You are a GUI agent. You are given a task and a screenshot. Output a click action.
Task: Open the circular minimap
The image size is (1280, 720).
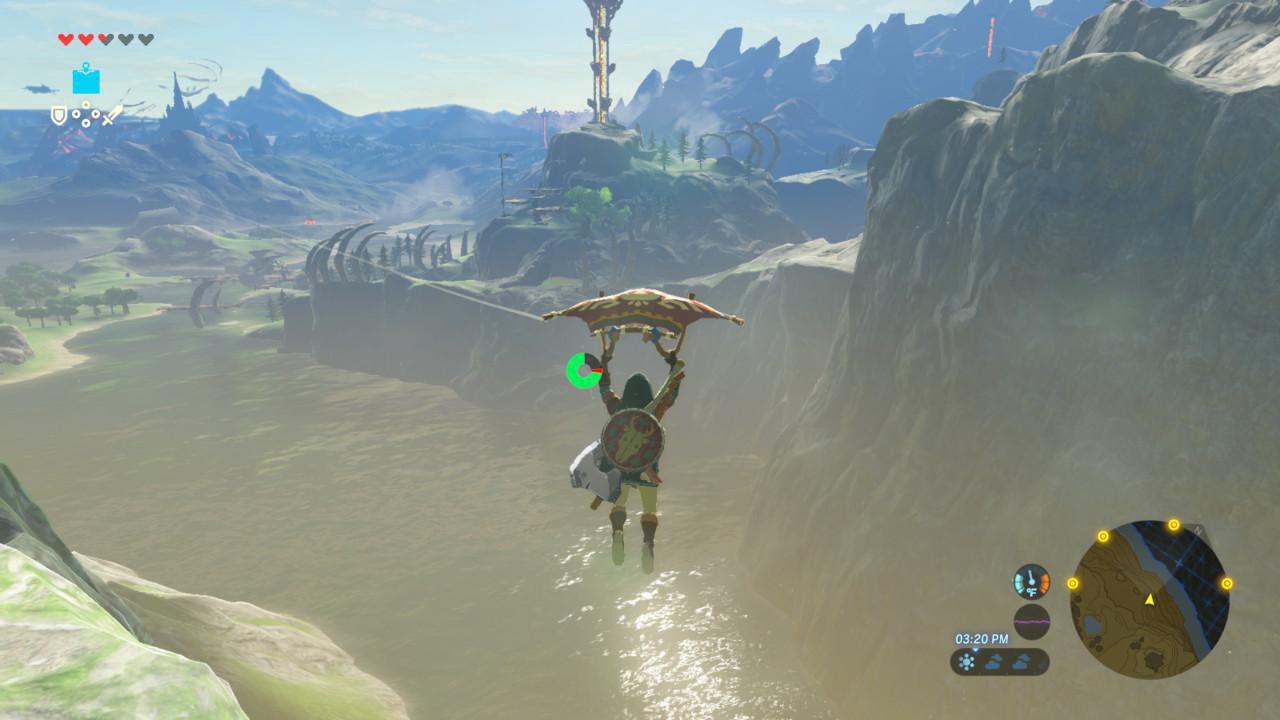[1149, 600]
